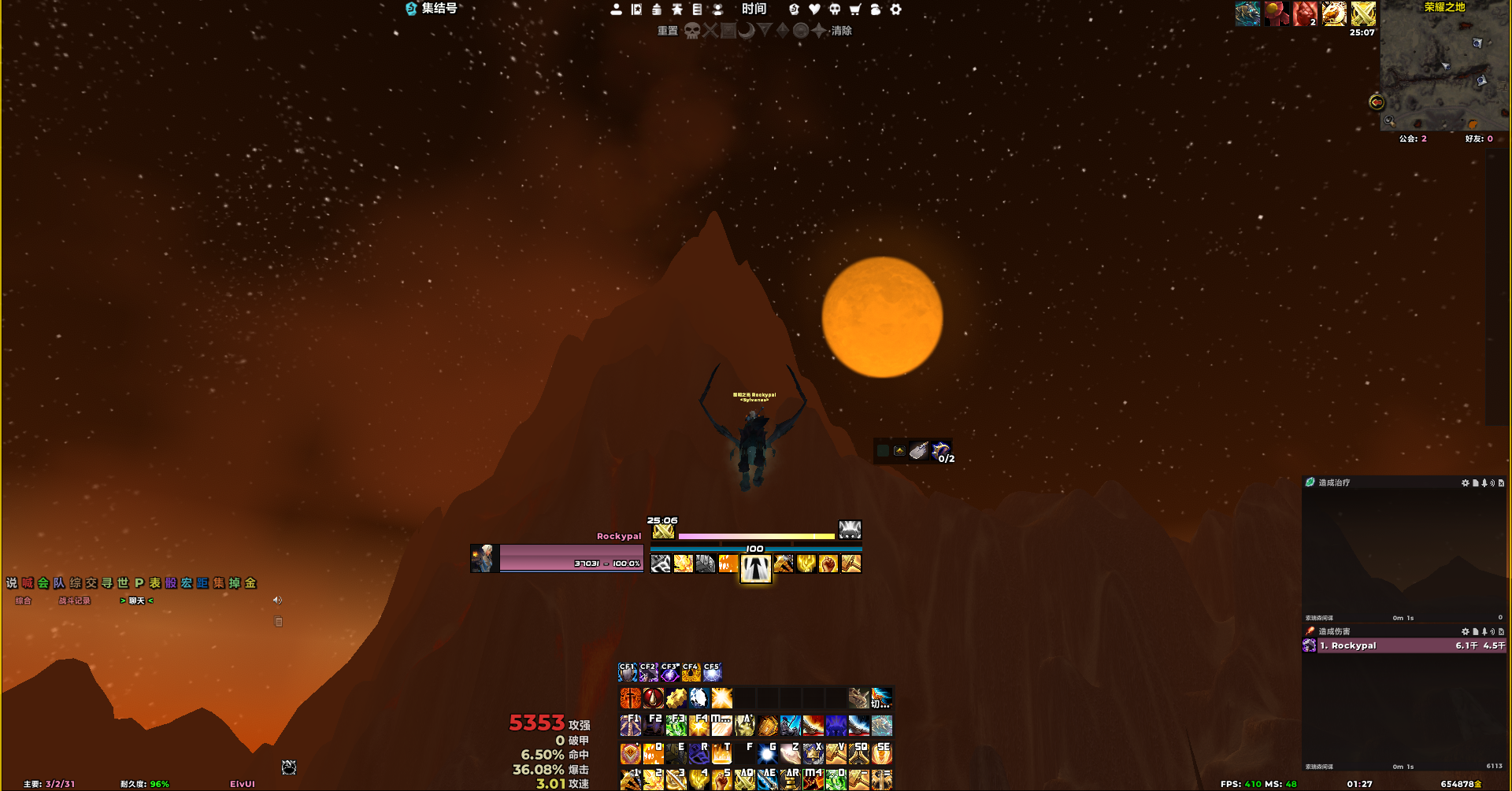Toggle the chat speaker sound icon

(277, 601)
